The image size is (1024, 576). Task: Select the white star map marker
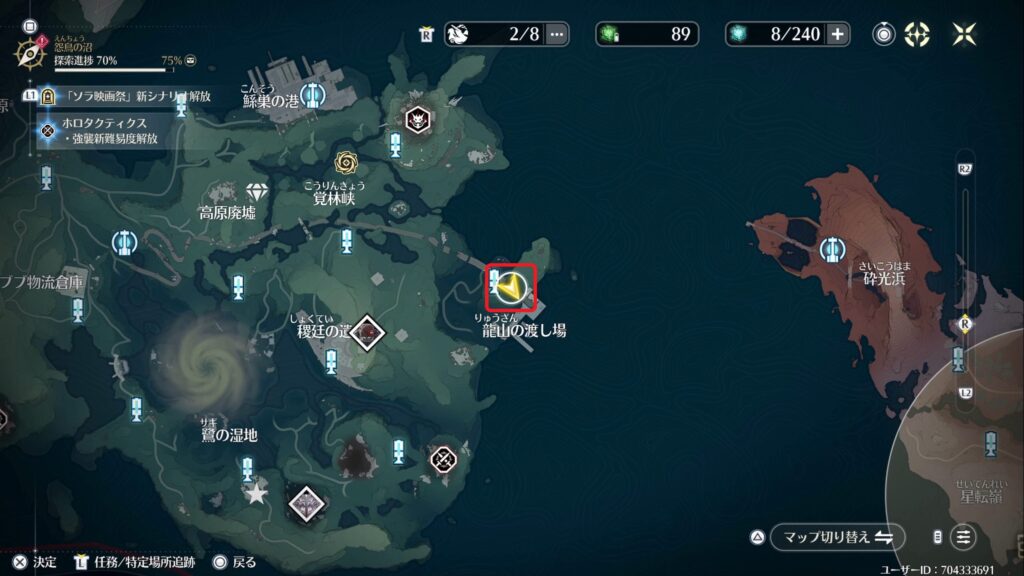(257, 493)
